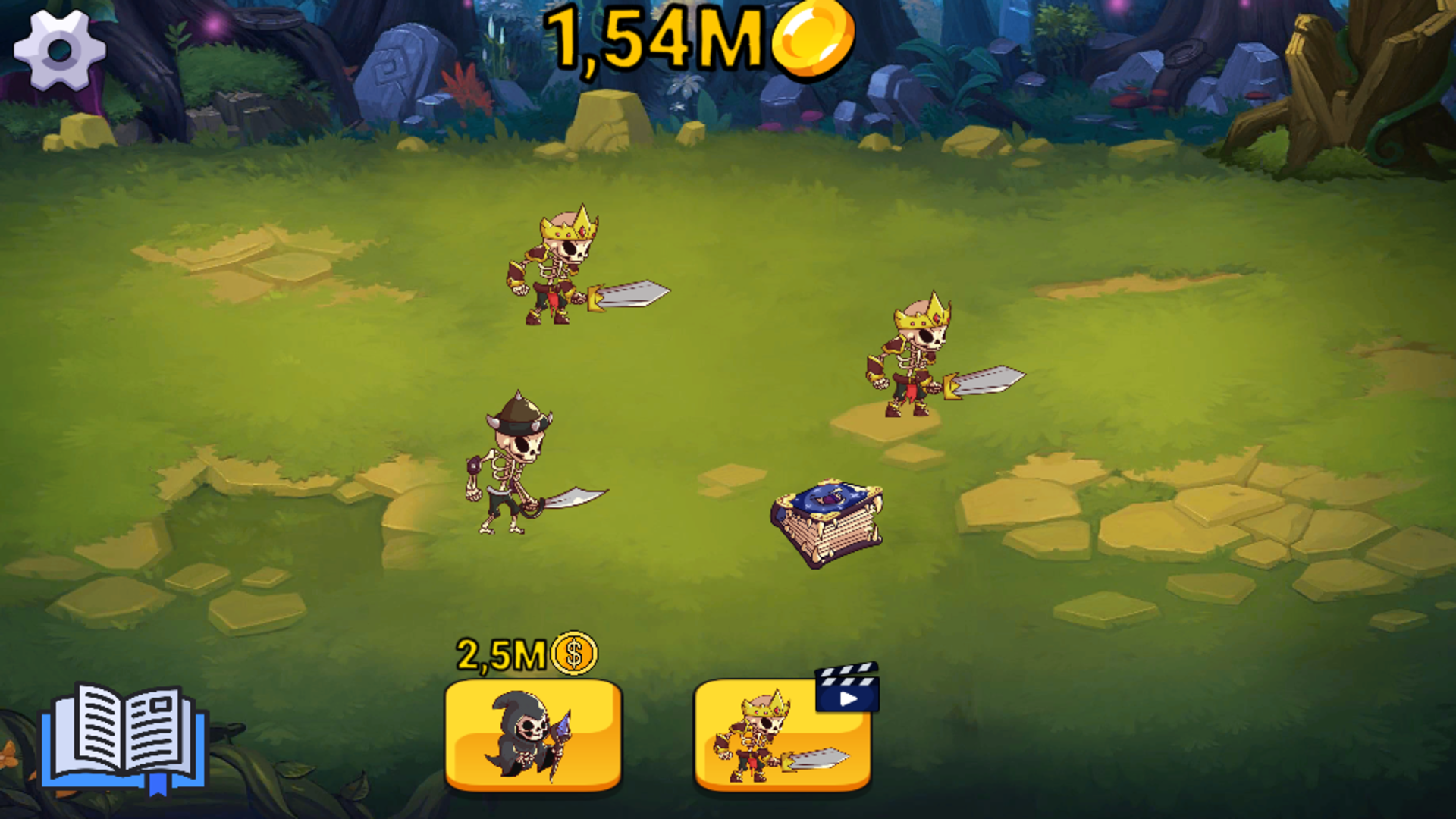
Task: Select the dollar coin icon above the shop button
Action: coord(574,654)
